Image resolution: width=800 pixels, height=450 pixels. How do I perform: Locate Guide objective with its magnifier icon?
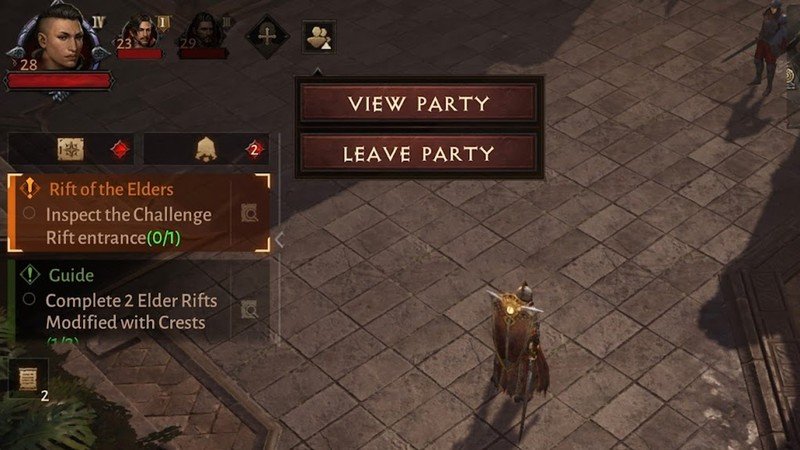[x=250, y=310]
